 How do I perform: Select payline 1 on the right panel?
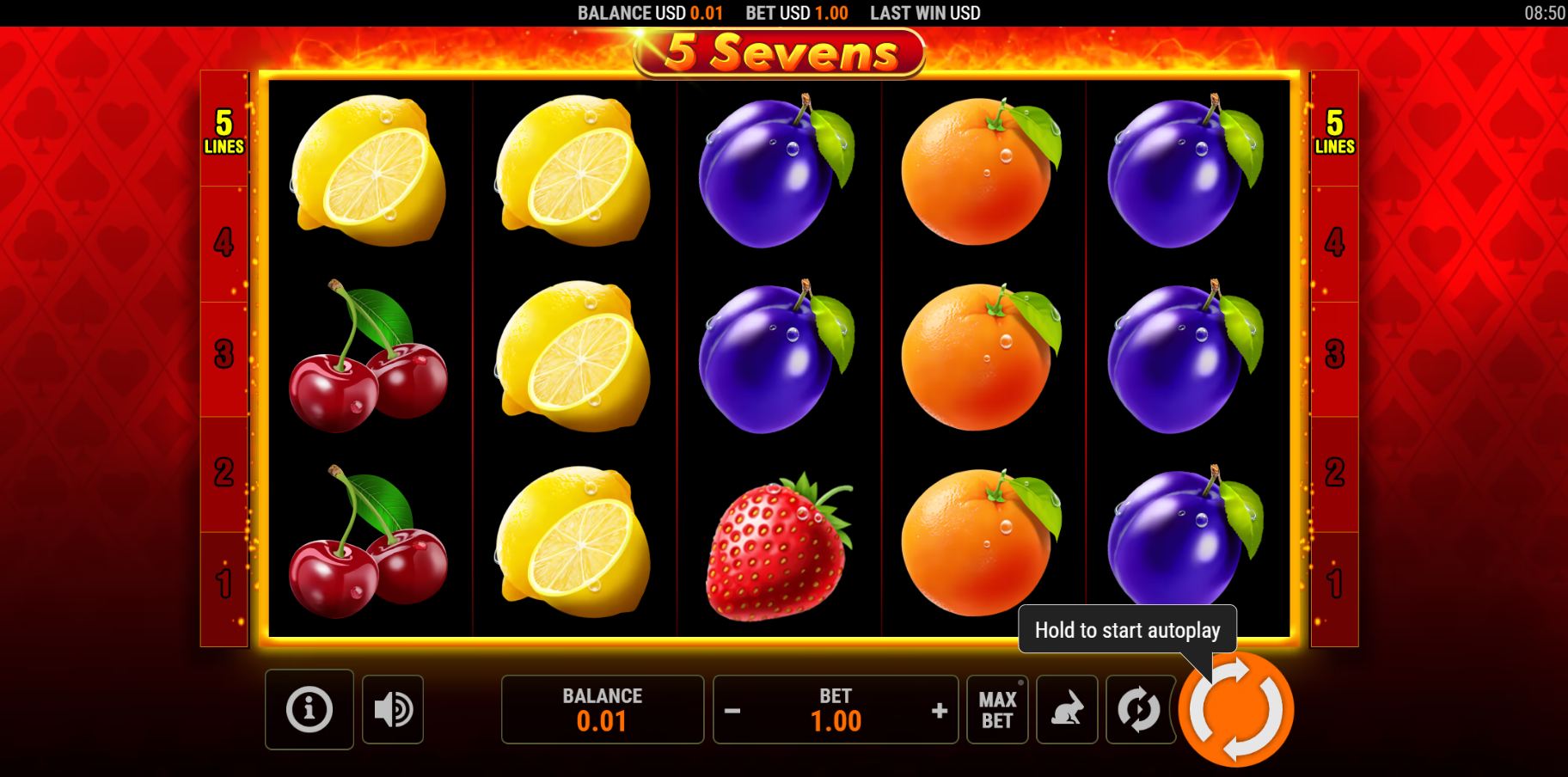[1333, 584]
